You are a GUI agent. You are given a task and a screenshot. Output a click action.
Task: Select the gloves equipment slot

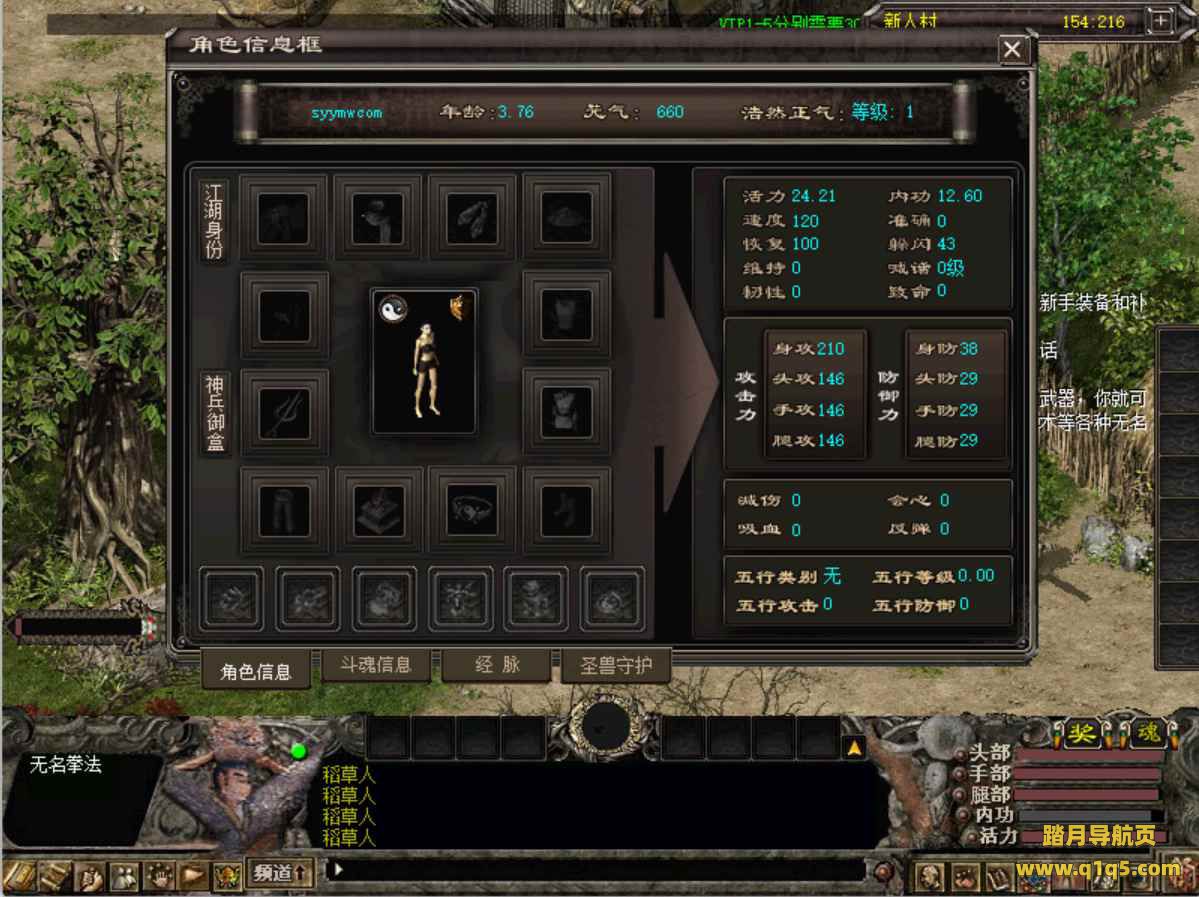tap(472, 218)
